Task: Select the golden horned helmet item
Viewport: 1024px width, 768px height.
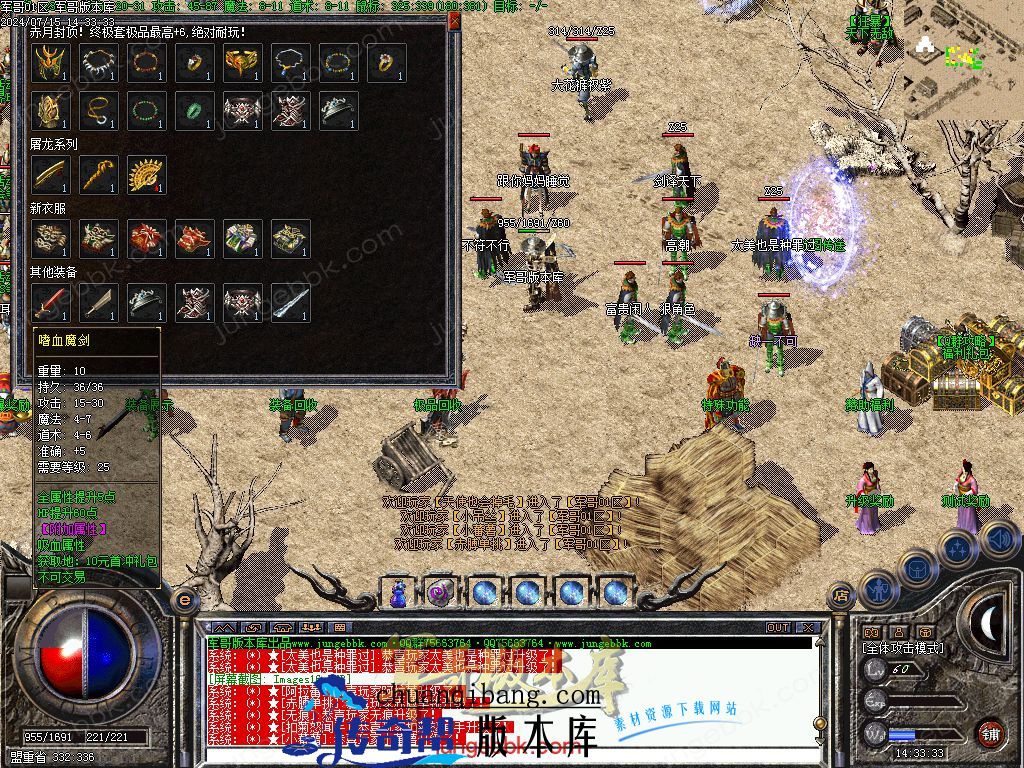Action: pos(48,63)
